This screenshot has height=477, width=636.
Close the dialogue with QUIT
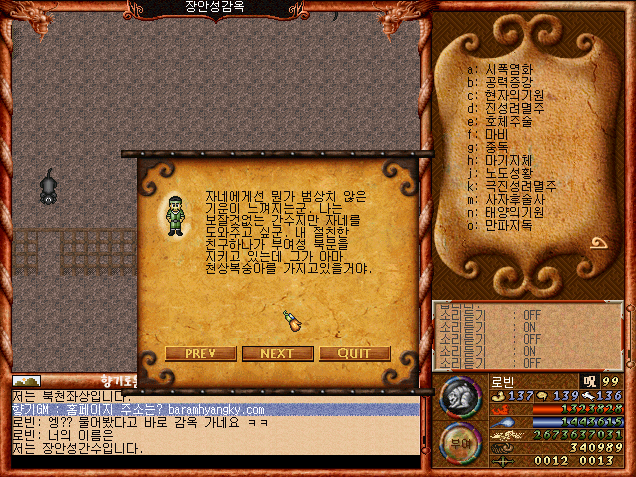click(x=355, y=353)
